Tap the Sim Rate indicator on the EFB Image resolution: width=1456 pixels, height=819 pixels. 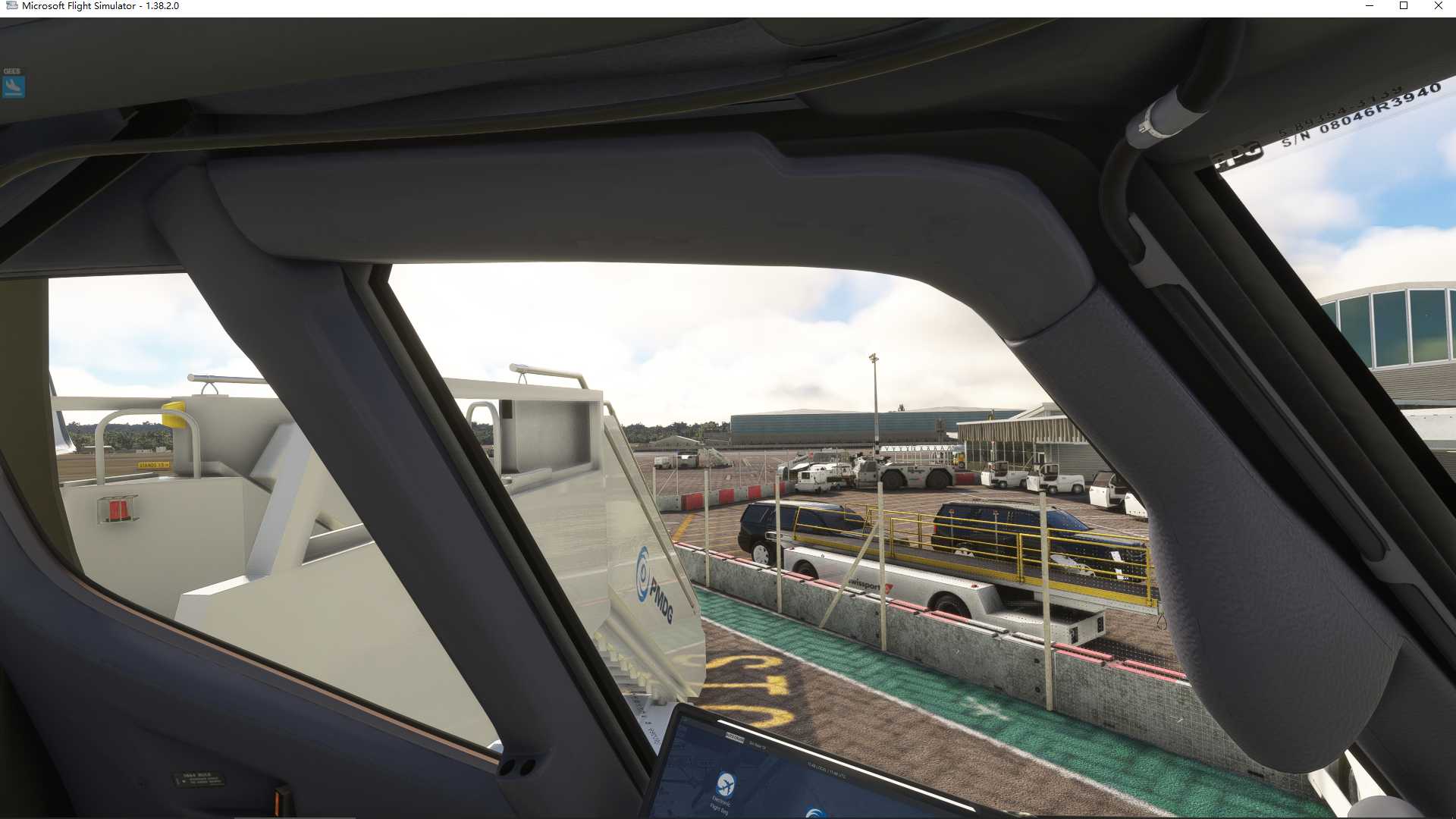click(758, 745)
